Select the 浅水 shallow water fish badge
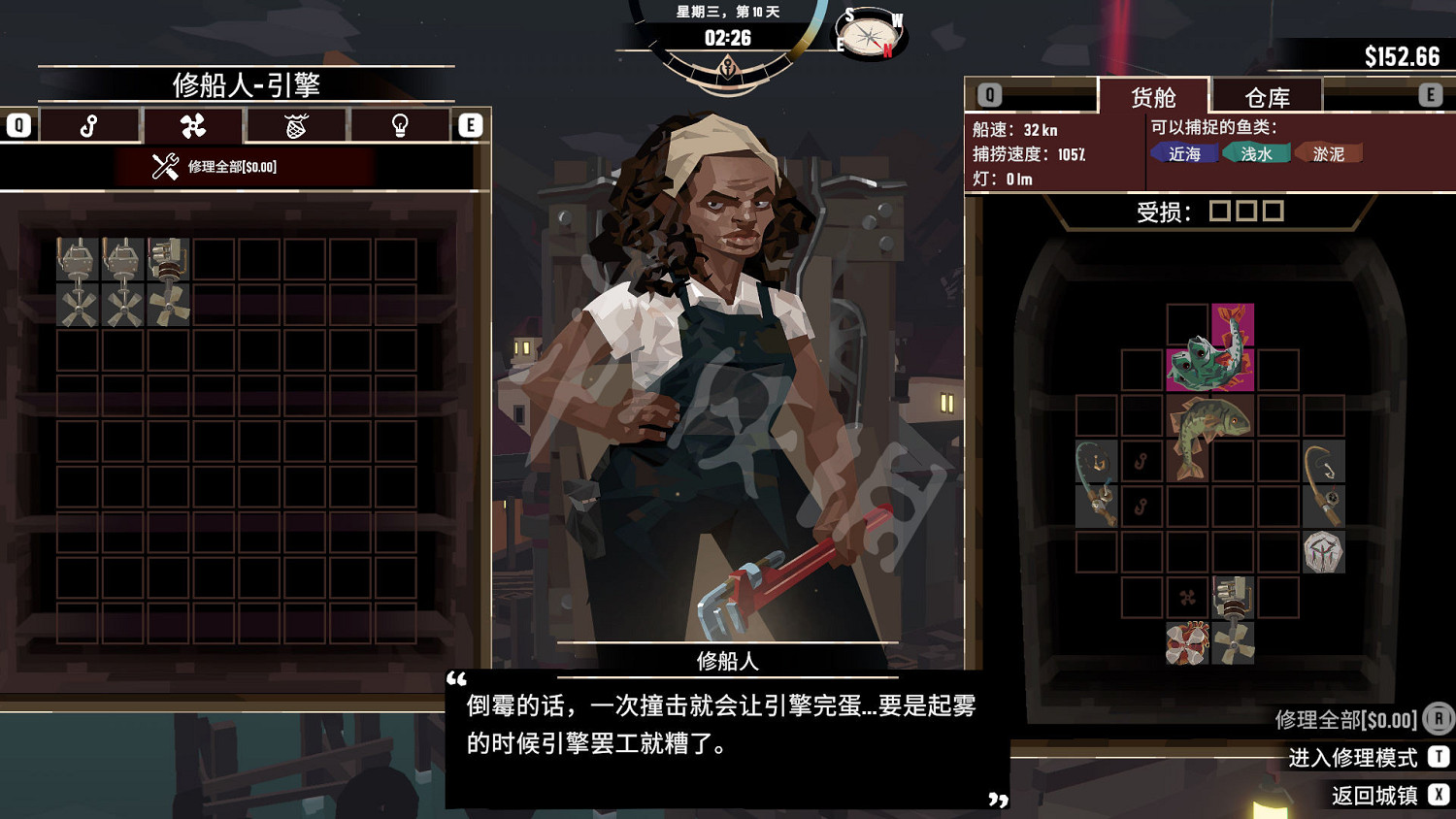Image resolution: width=1456 pixels, height=819 pixels. point(1256,152)
